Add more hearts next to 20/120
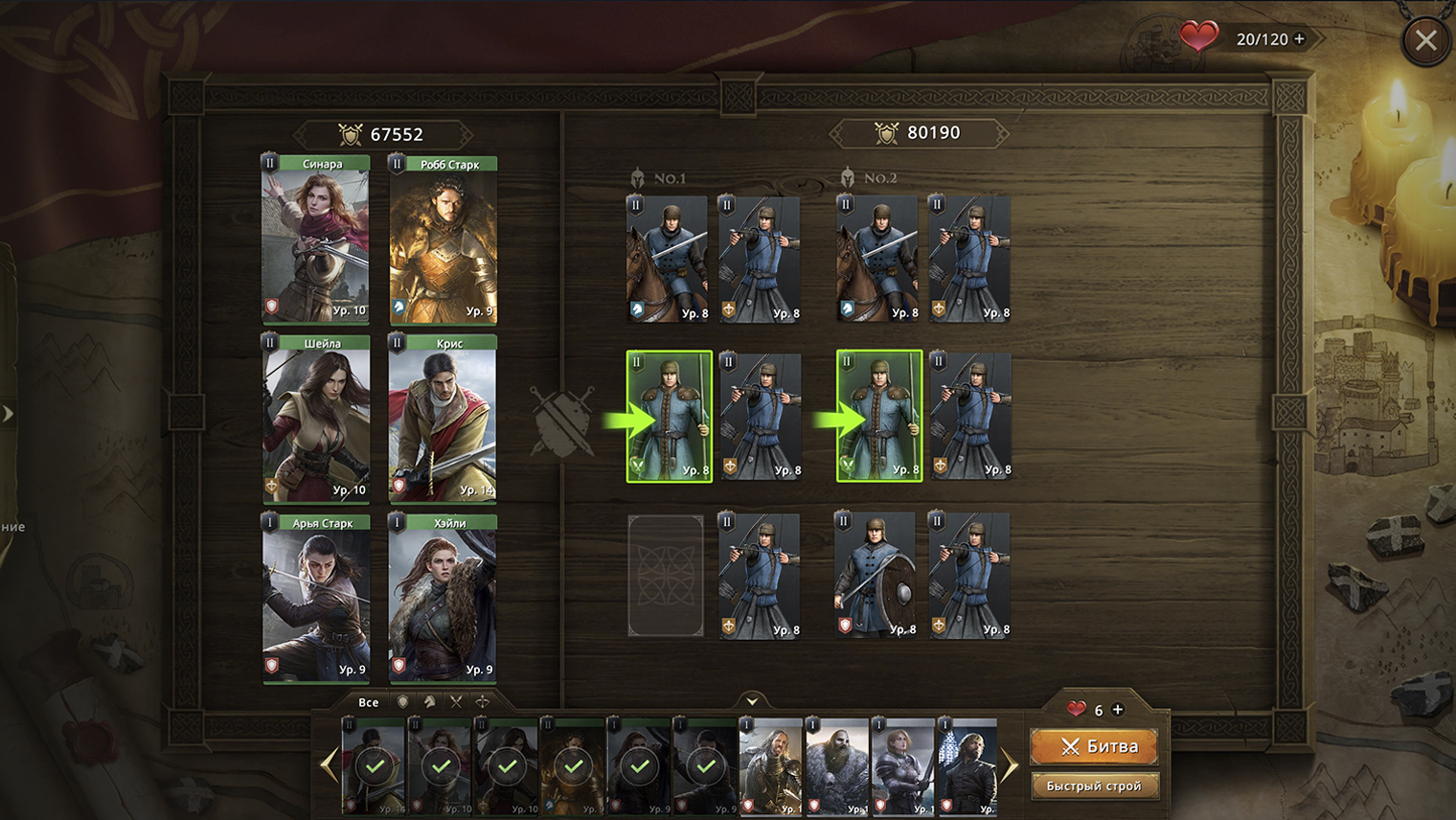Screen dimensions: 1456x820 [1300, 39]
